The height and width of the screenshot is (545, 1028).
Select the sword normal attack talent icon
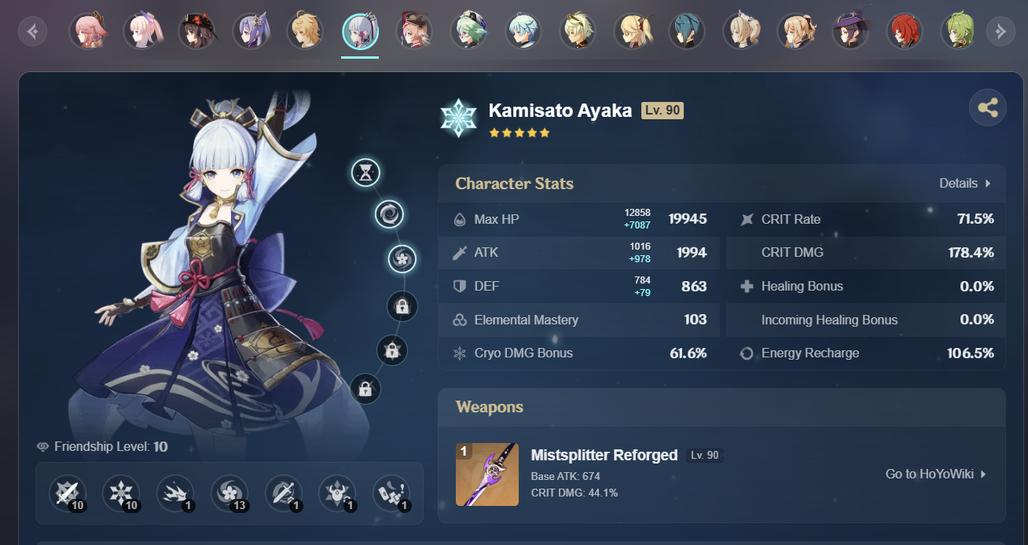pyautogui.click(x=67, y=493)
